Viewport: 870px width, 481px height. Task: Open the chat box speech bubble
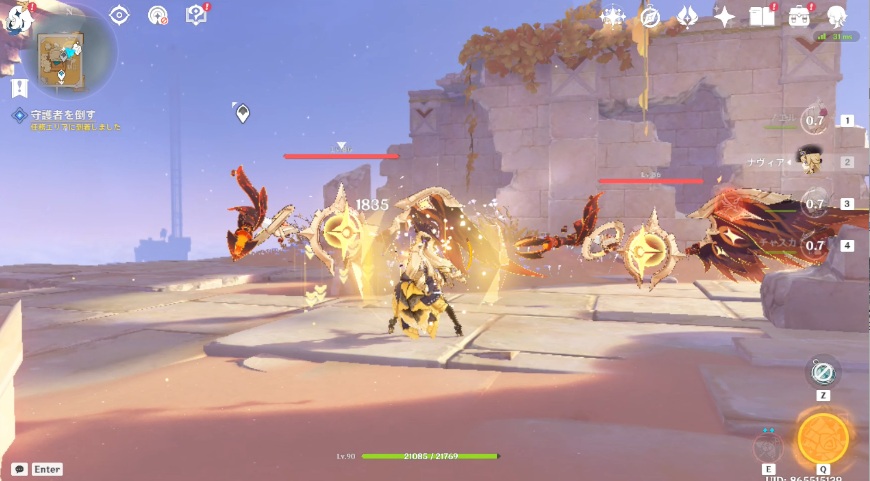point(19,468)
